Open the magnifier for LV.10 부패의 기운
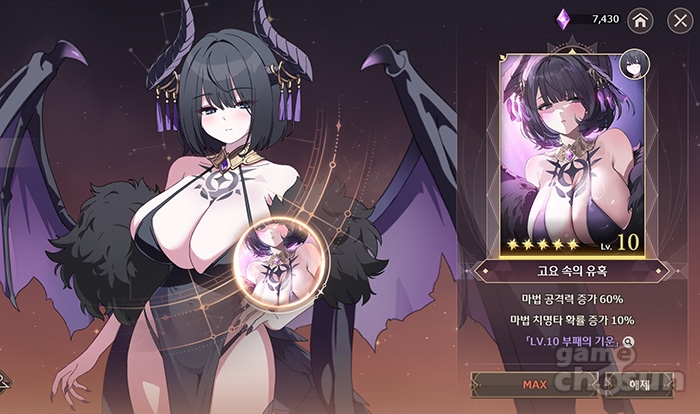The height and width of the screenshot is (414, 700). [628, 342]
